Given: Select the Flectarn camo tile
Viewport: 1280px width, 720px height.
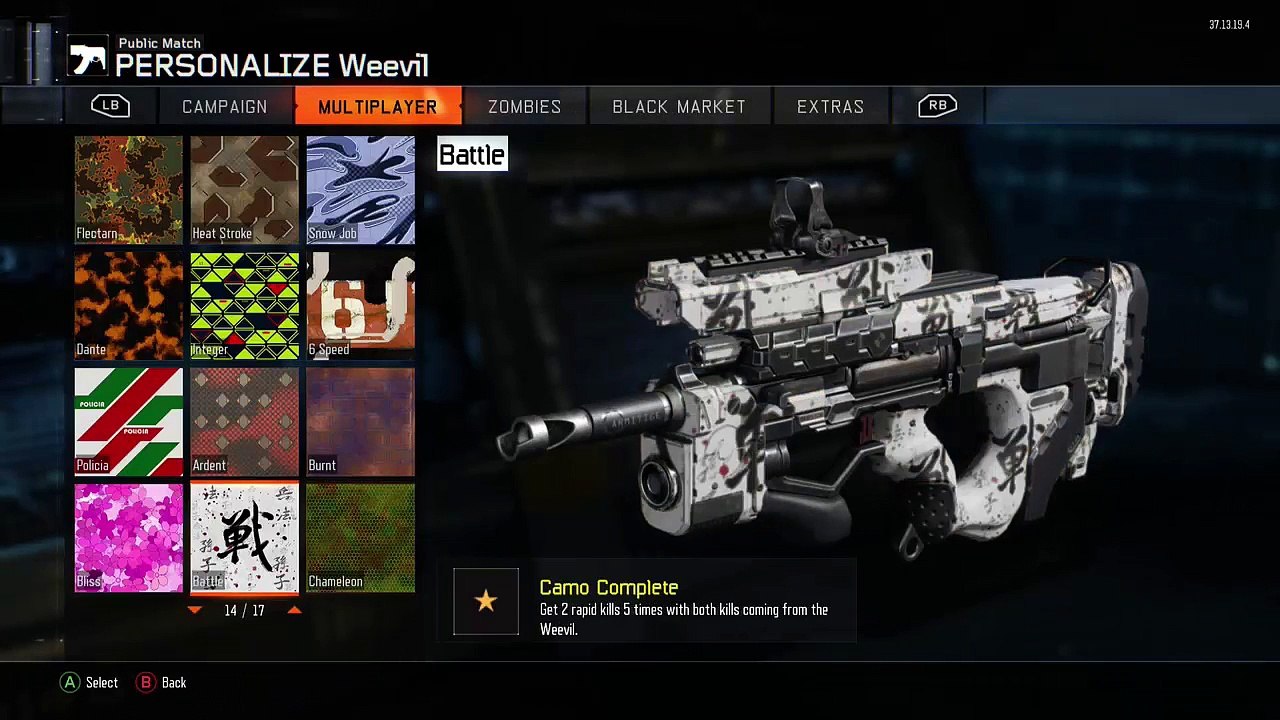Looking at the screenshot, I should click(x=129, y=190).
